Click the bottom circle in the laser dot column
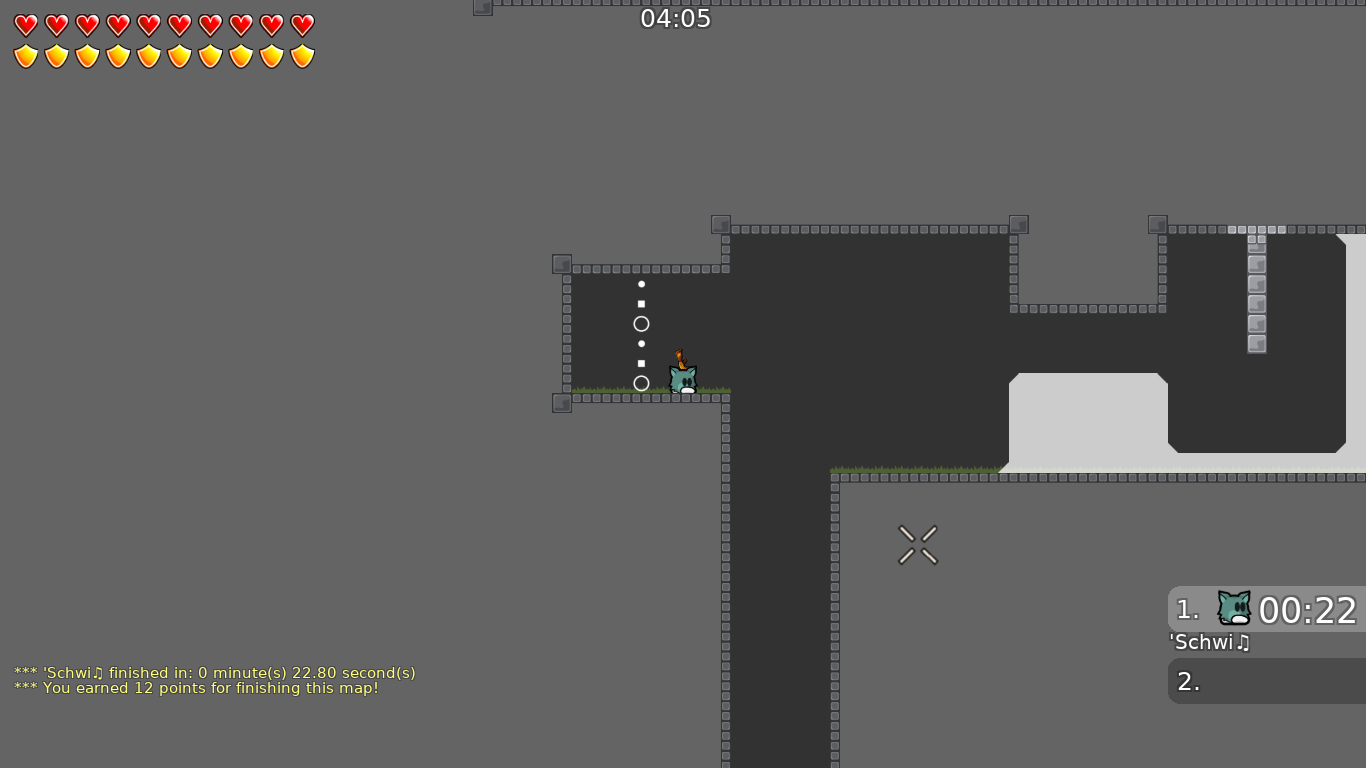The image size is (1366, 768). click(x=641, y=383)
